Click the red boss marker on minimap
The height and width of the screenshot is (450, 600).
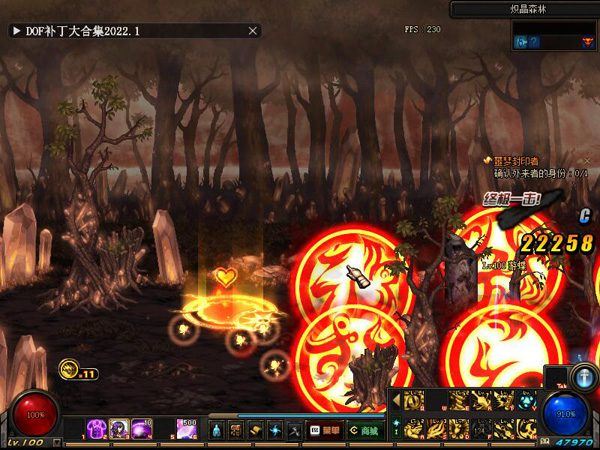[x=586, y=42]
